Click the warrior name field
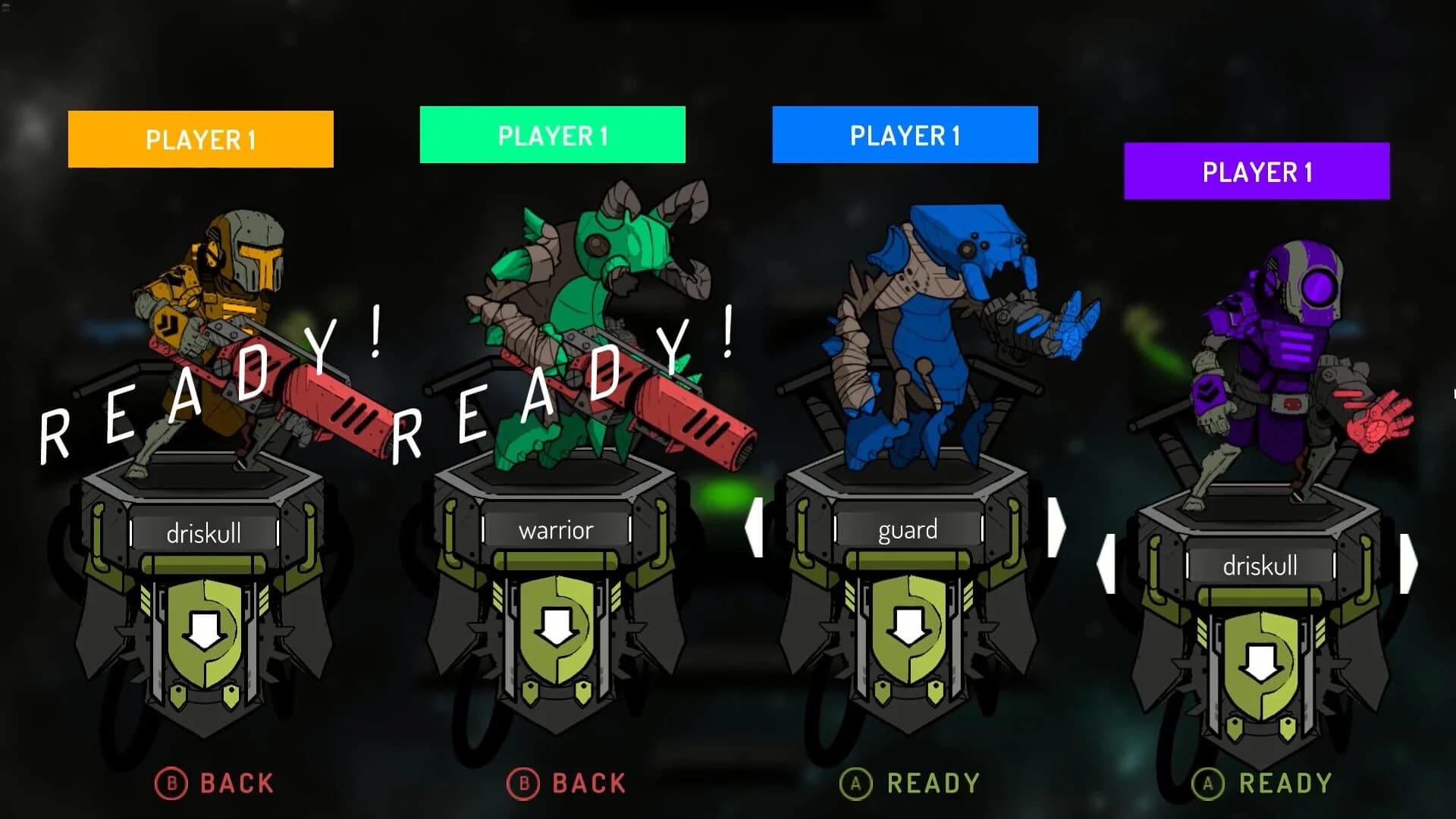Viewport: 1456px width, 819px height. point(556,531)
